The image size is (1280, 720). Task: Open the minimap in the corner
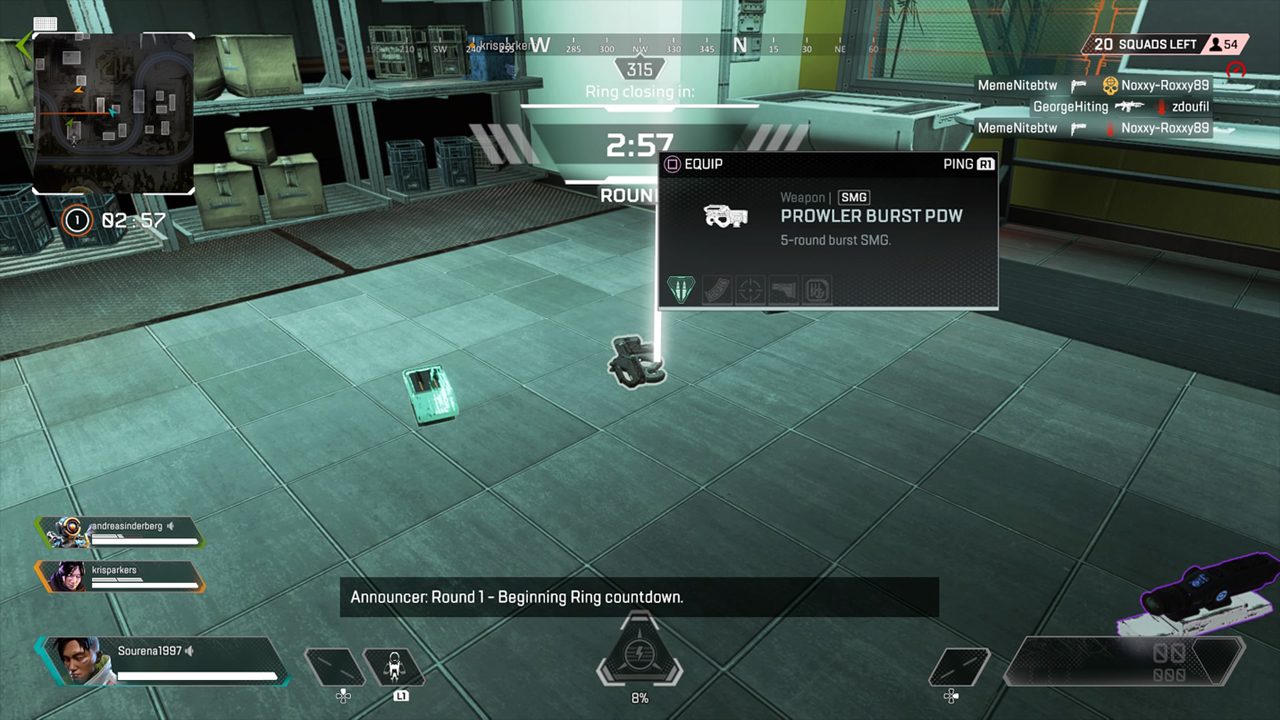click(x=113, y=113)
